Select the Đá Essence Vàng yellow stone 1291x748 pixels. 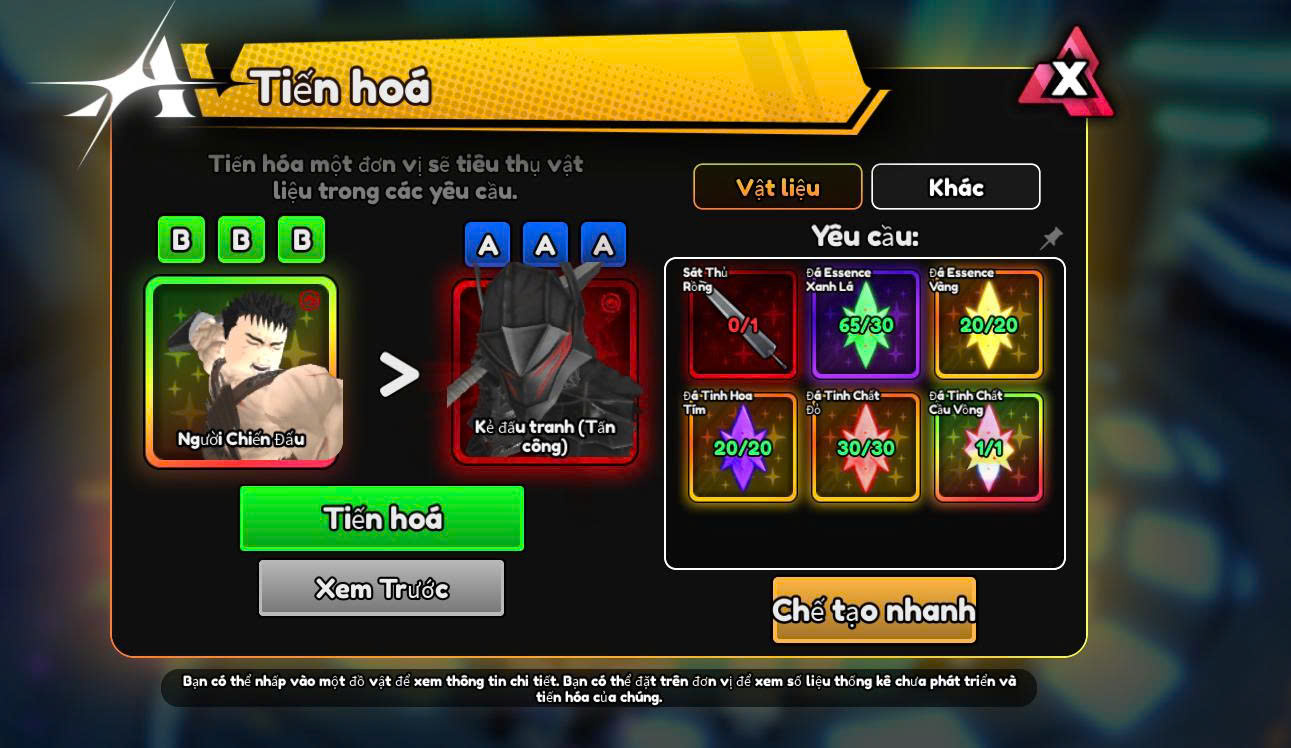[988, 324]
